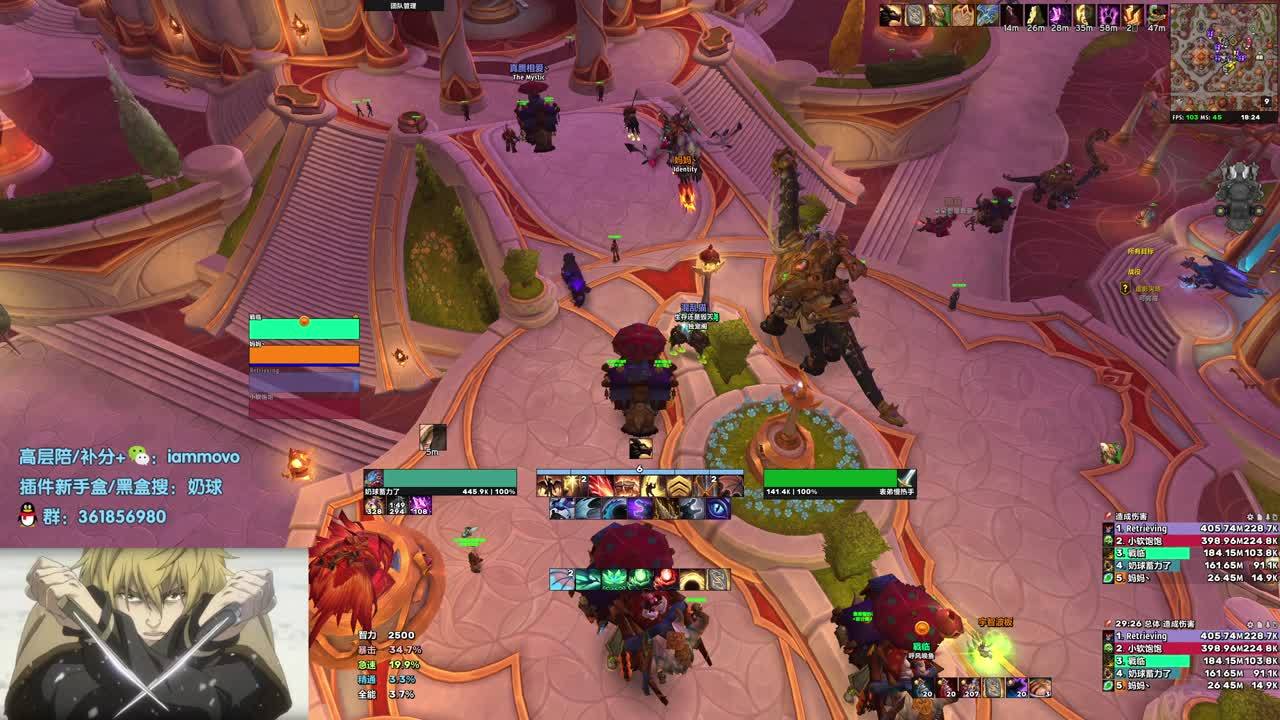Select the Retrieving party frame
1280x720 pixels.
click(304, 381)
